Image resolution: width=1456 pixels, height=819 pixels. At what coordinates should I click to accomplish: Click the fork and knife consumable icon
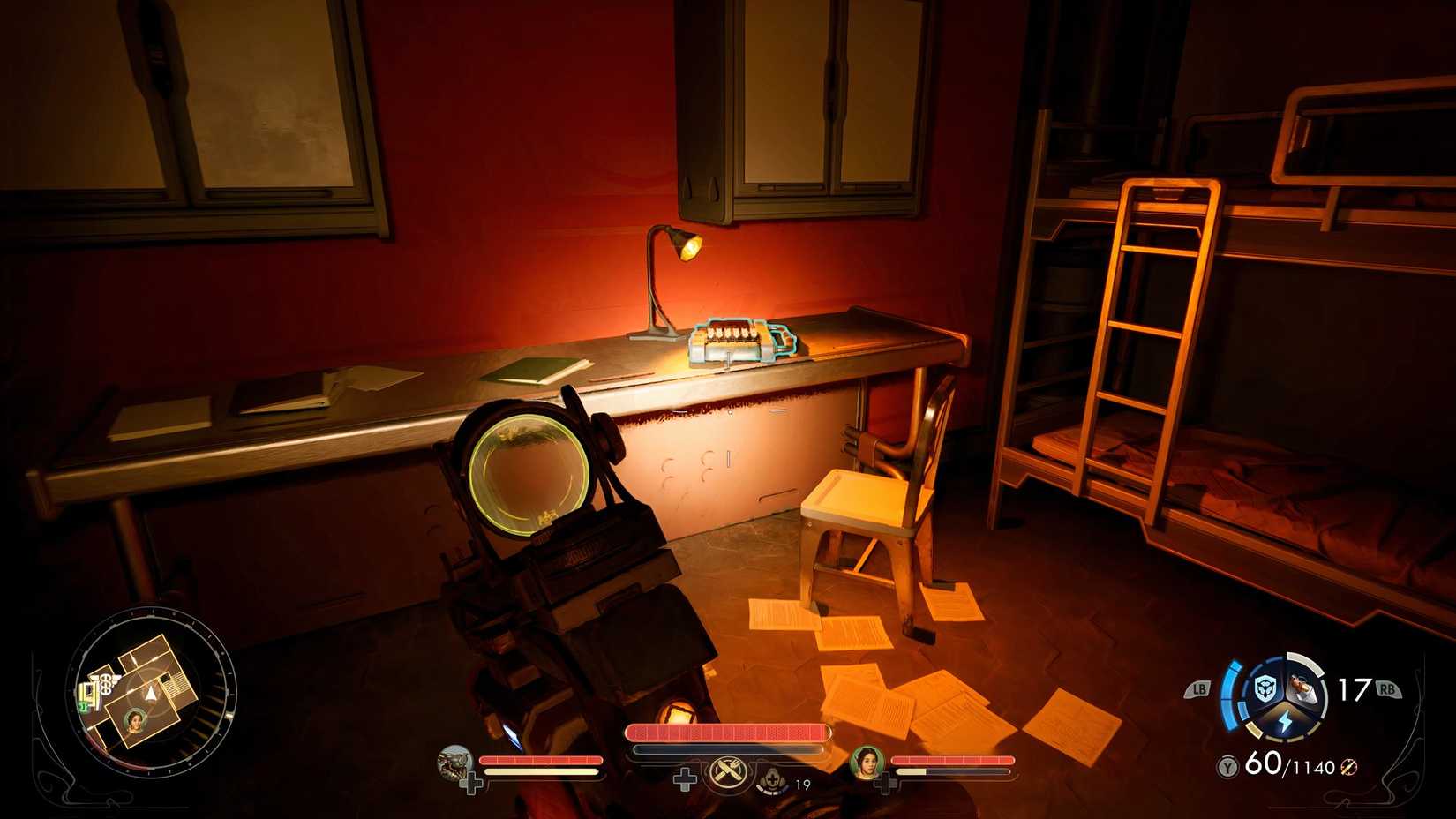[727, 772]
